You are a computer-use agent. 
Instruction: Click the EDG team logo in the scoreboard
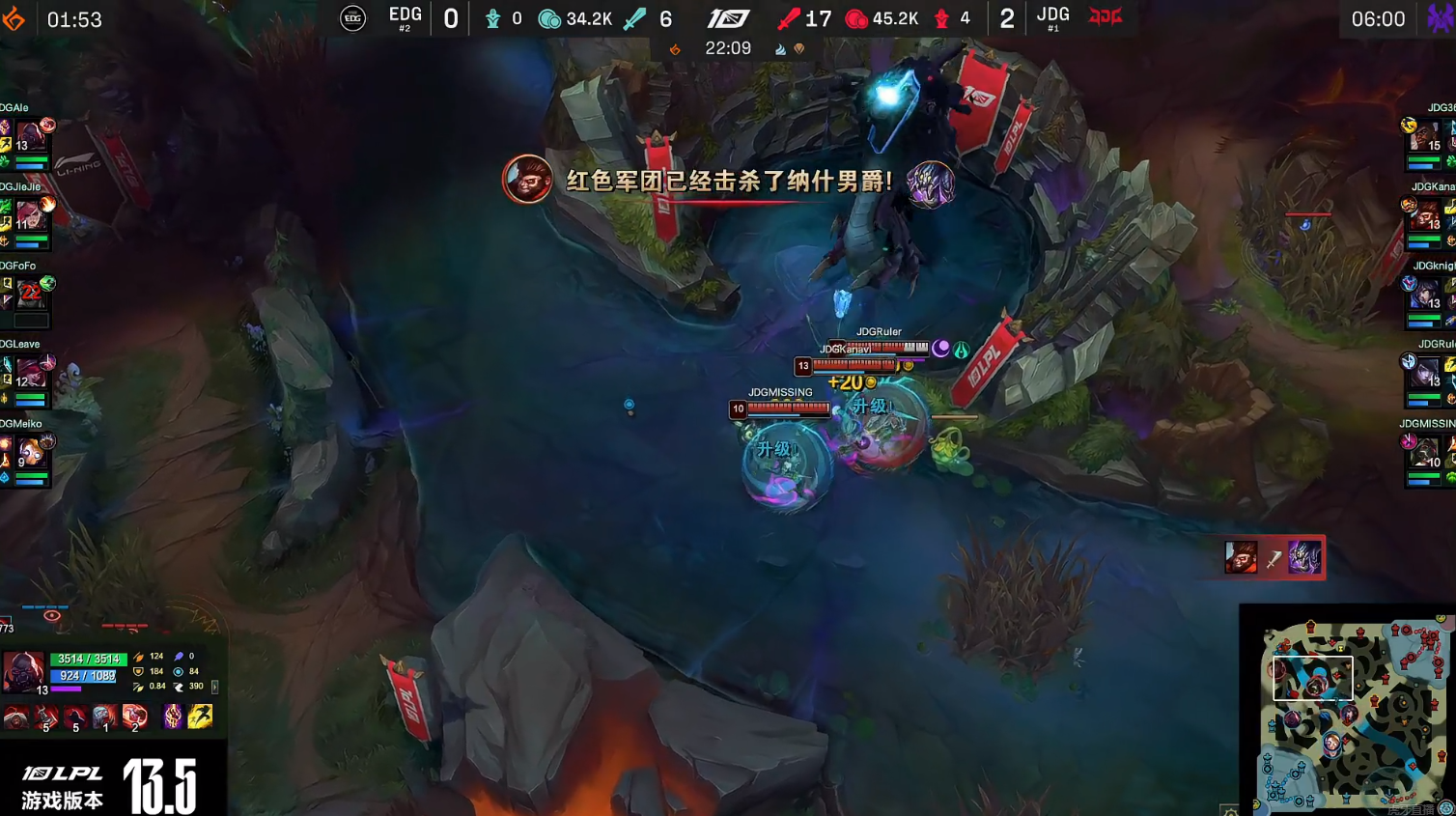coord(352,17)
